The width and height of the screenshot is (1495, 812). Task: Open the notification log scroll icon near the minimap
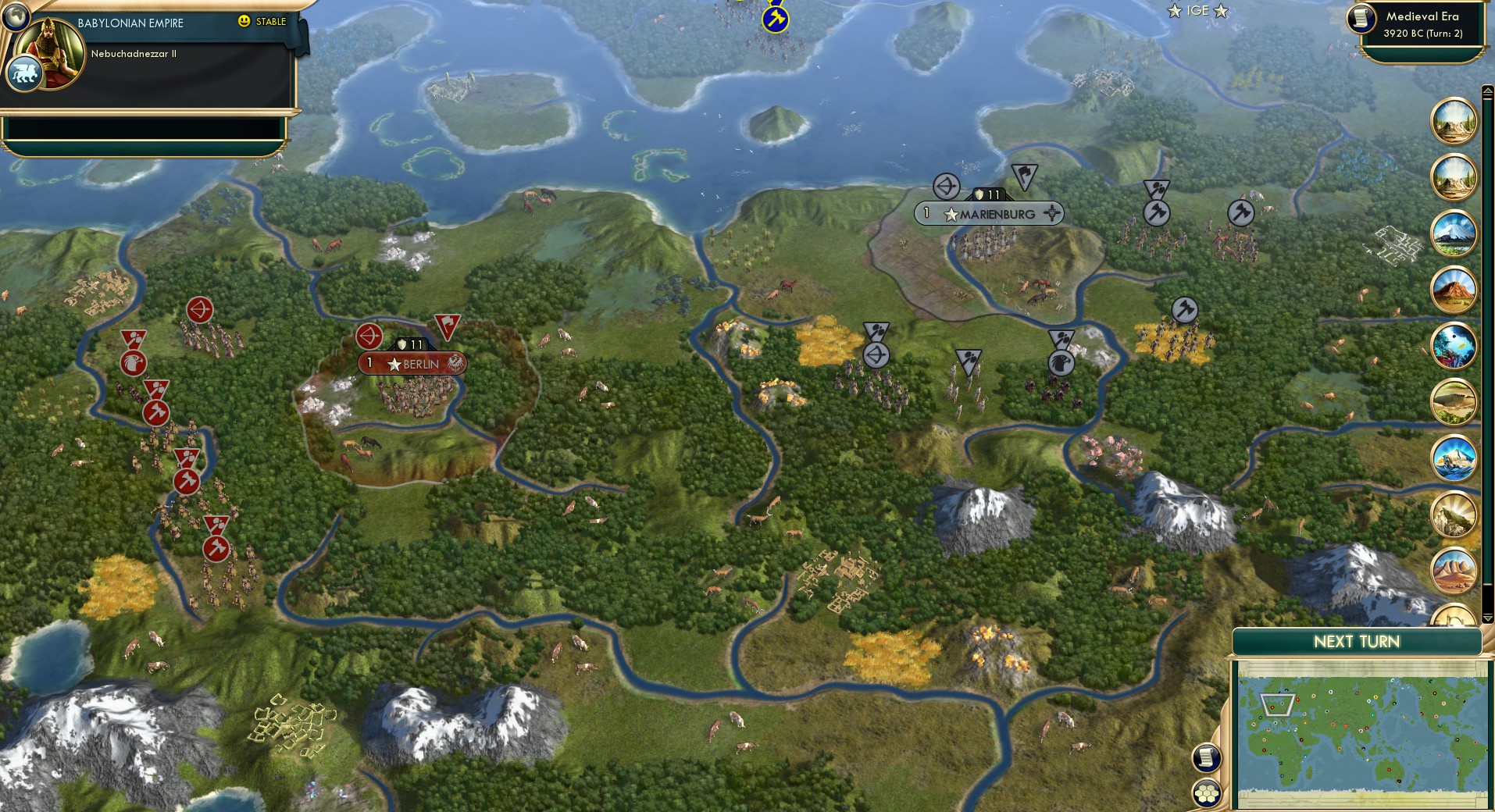[1207, 757]
